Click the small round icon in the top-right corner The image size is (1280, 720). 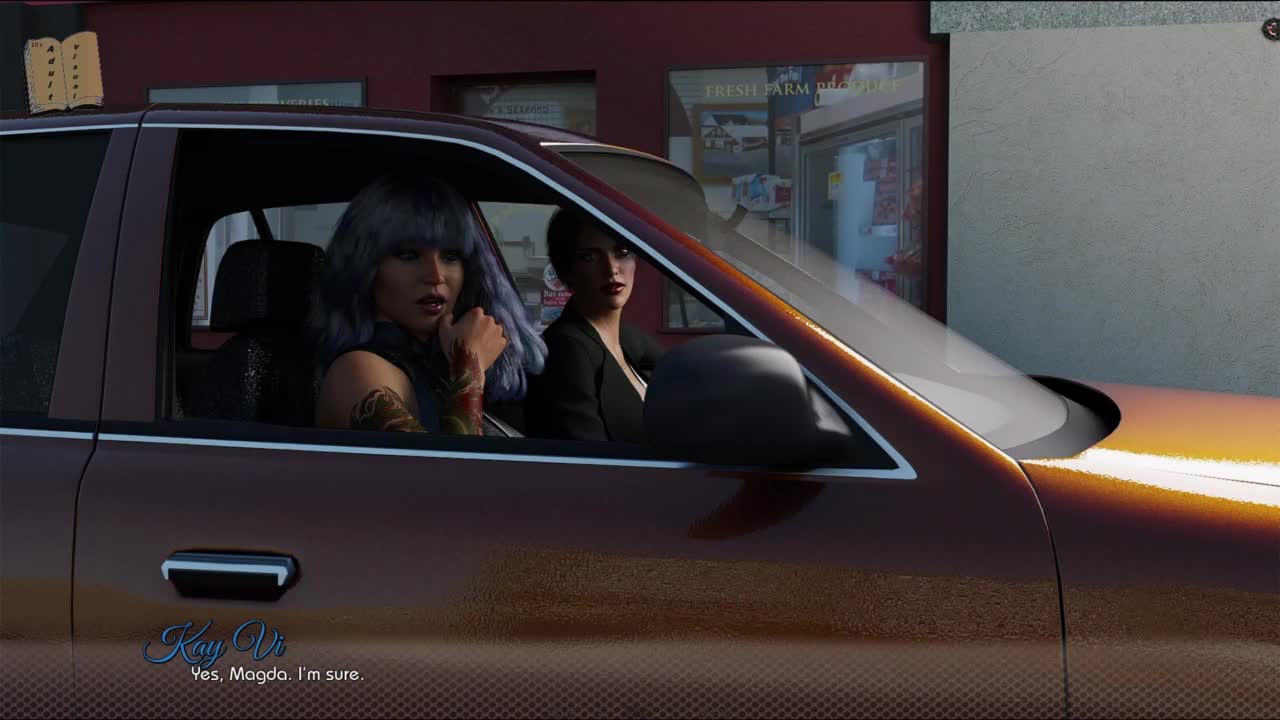tap(1271, 29)
